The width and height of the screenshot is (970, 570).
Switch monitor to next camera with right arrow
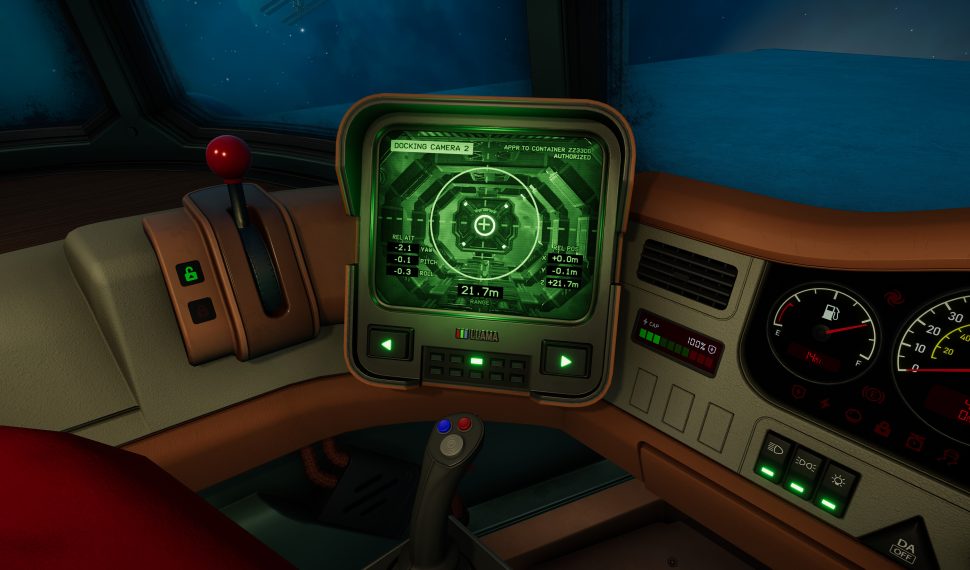[565, 359]
